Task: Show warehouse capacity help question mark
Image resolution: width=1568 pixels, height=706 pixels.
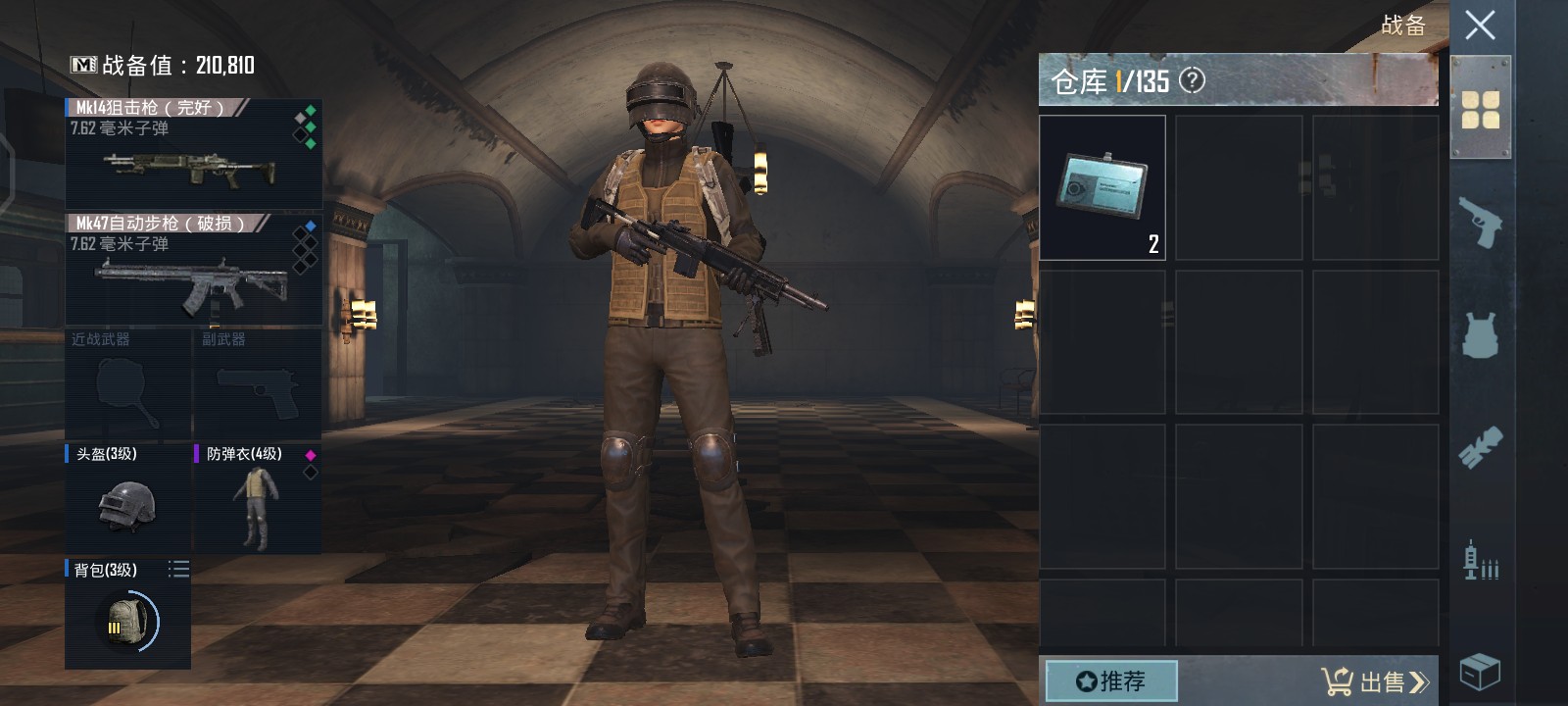Action: pos(1192,80)
